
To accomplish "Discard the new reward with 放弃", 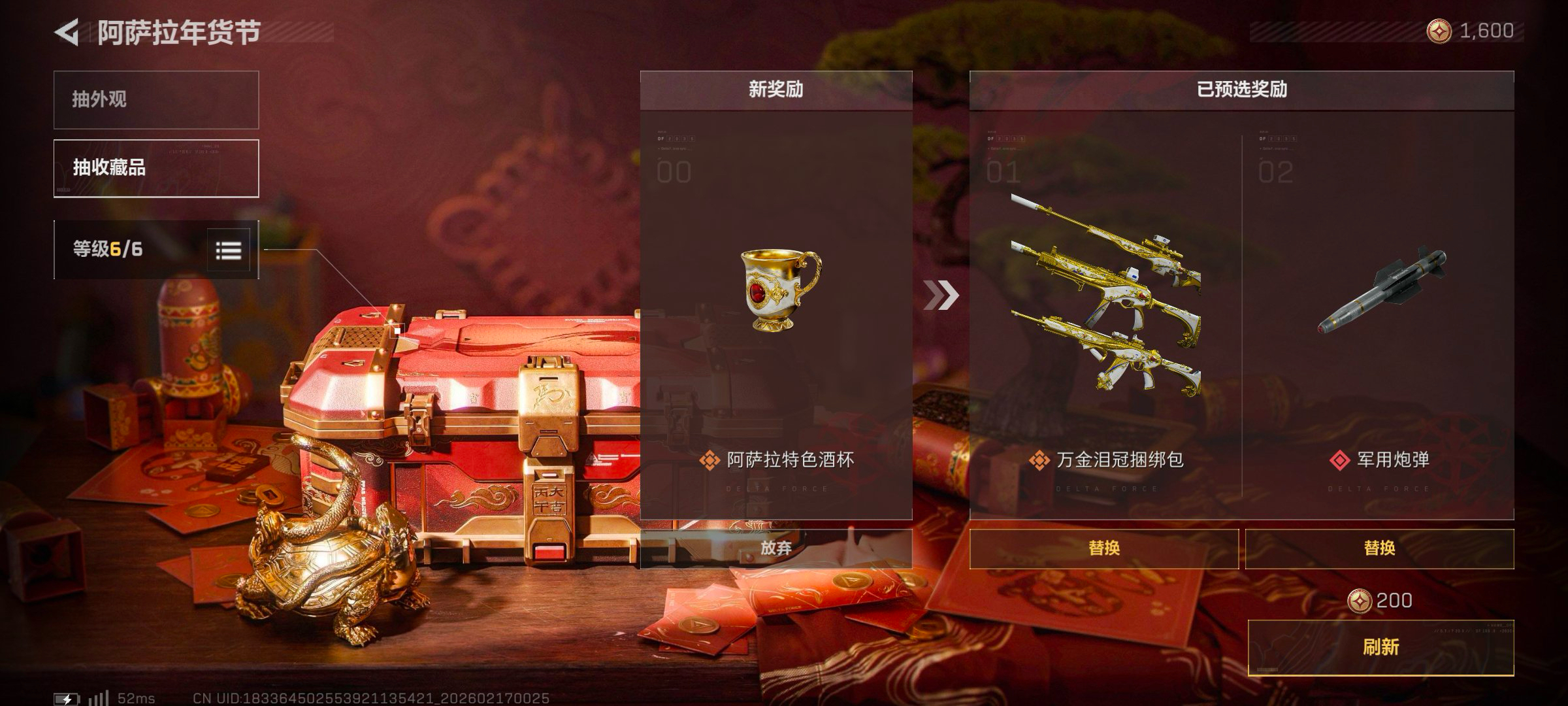I will 776,548.
